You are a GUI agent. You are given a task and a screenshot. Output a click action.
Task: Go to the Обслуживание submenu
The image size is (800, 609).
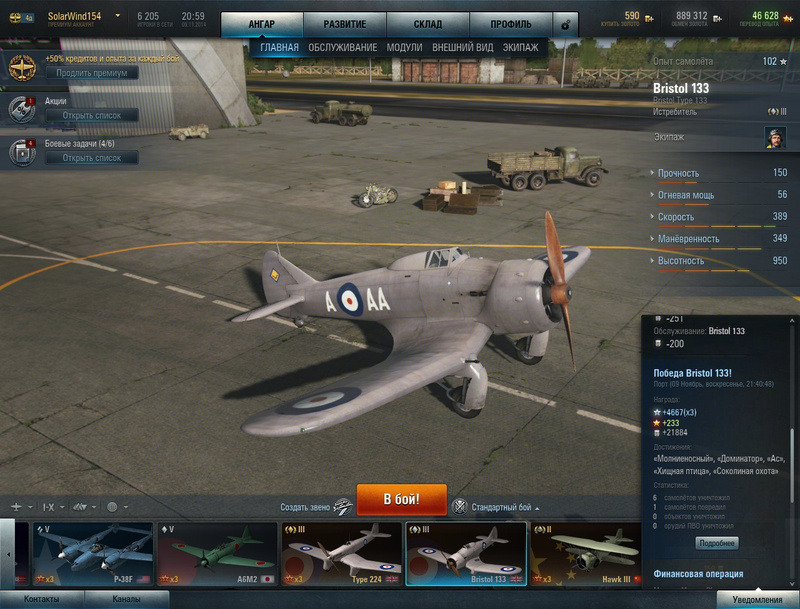342,47
